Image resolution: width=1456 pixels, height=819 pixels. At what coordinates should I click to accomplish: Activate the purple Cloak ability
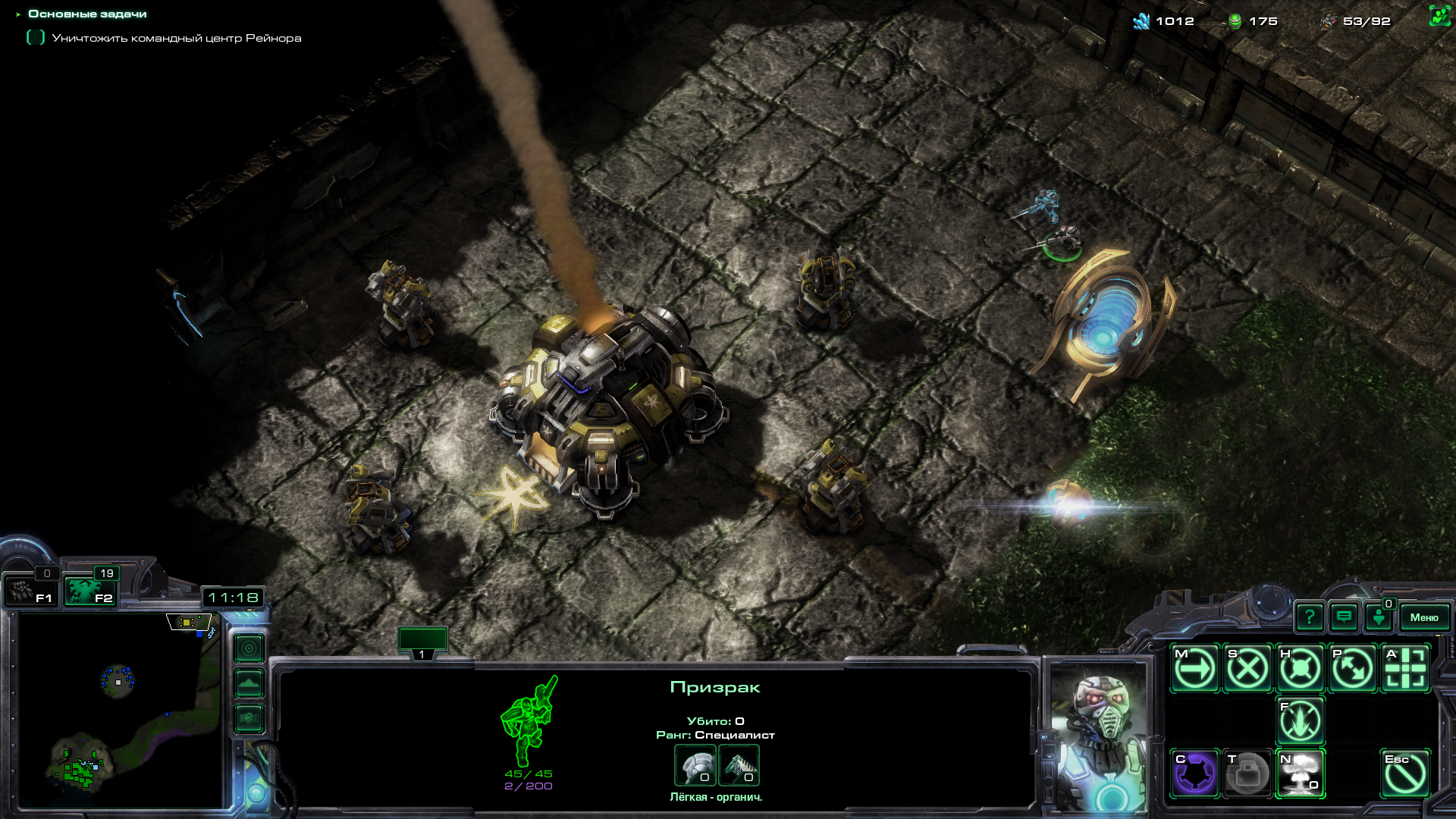(x=1195, y=773)
